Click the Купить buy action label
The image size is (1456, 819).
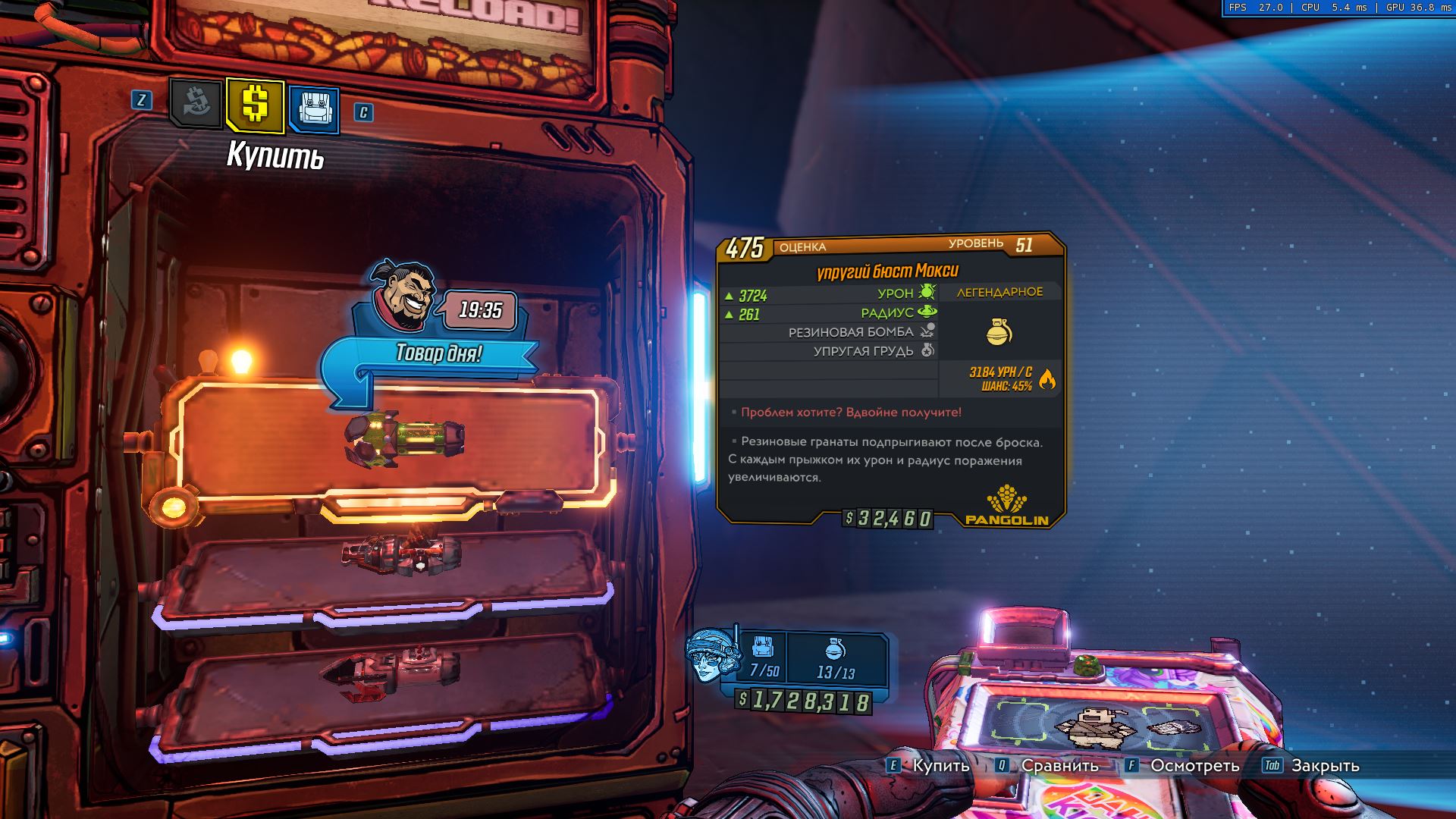click(x=940, y=765)
